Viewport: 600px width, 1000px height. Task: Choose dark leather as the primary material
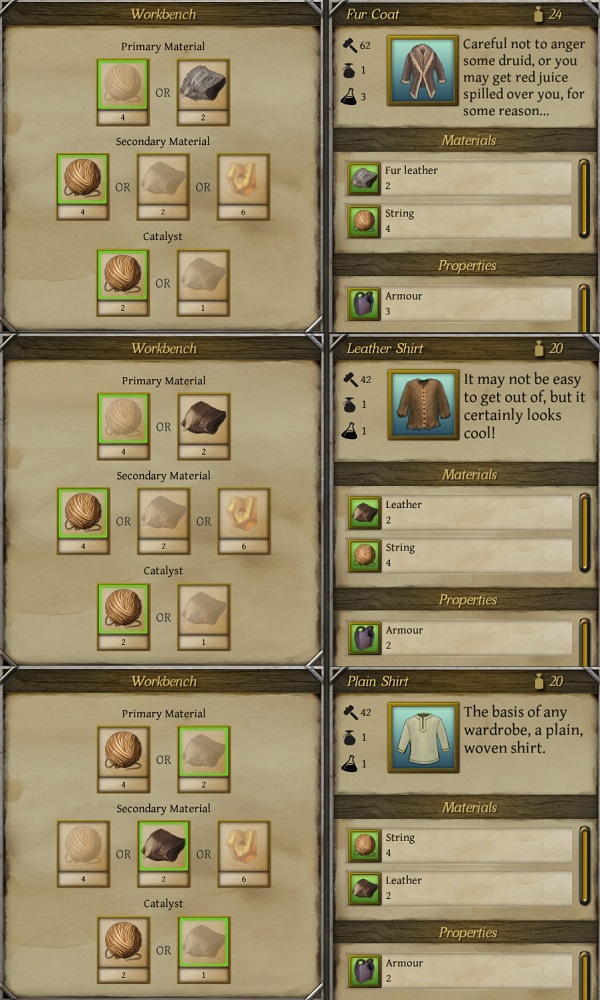(203, 419)
